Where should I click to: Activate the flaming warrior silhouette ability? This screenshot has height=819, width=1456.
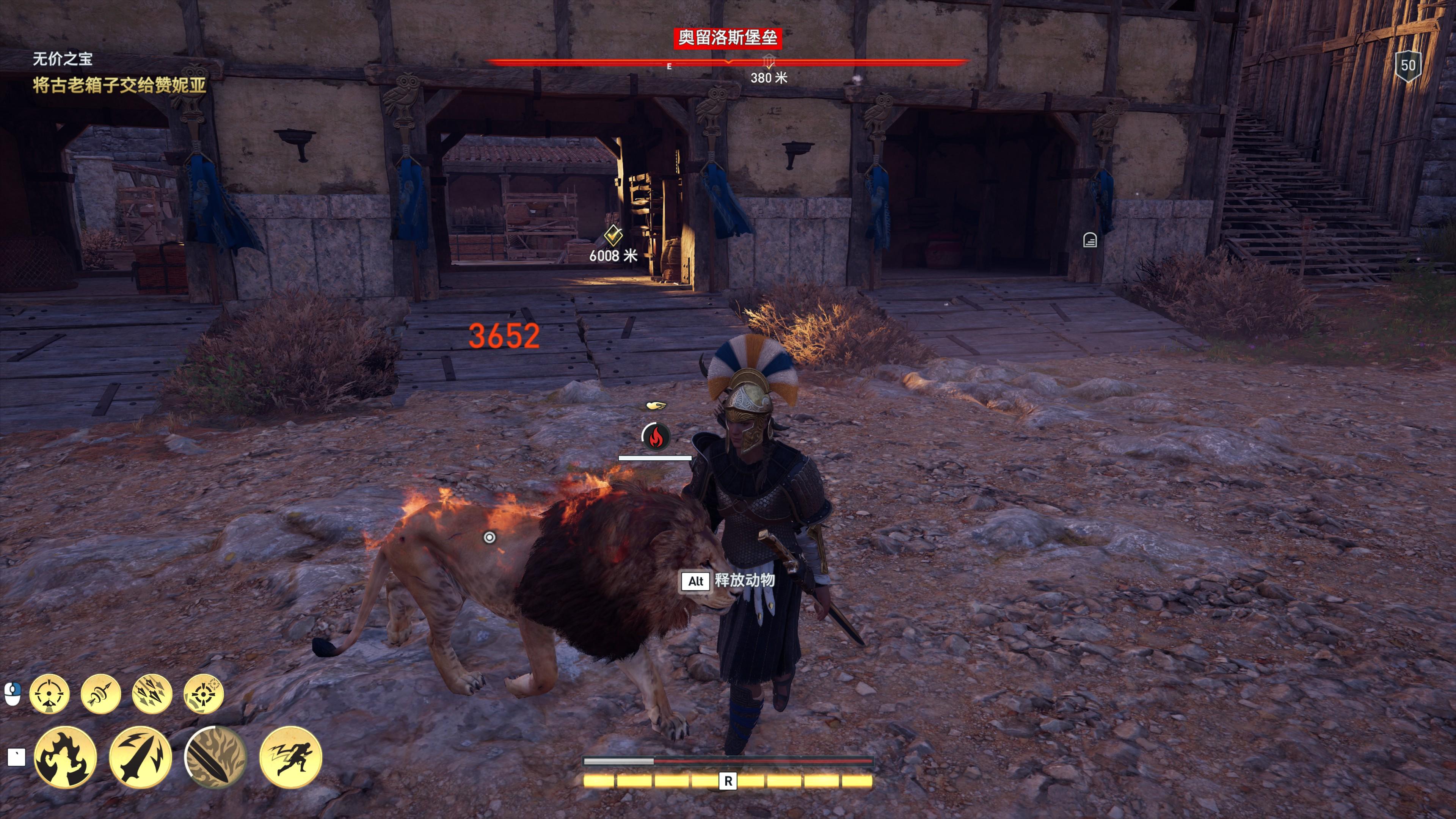(x=65, y=758)
